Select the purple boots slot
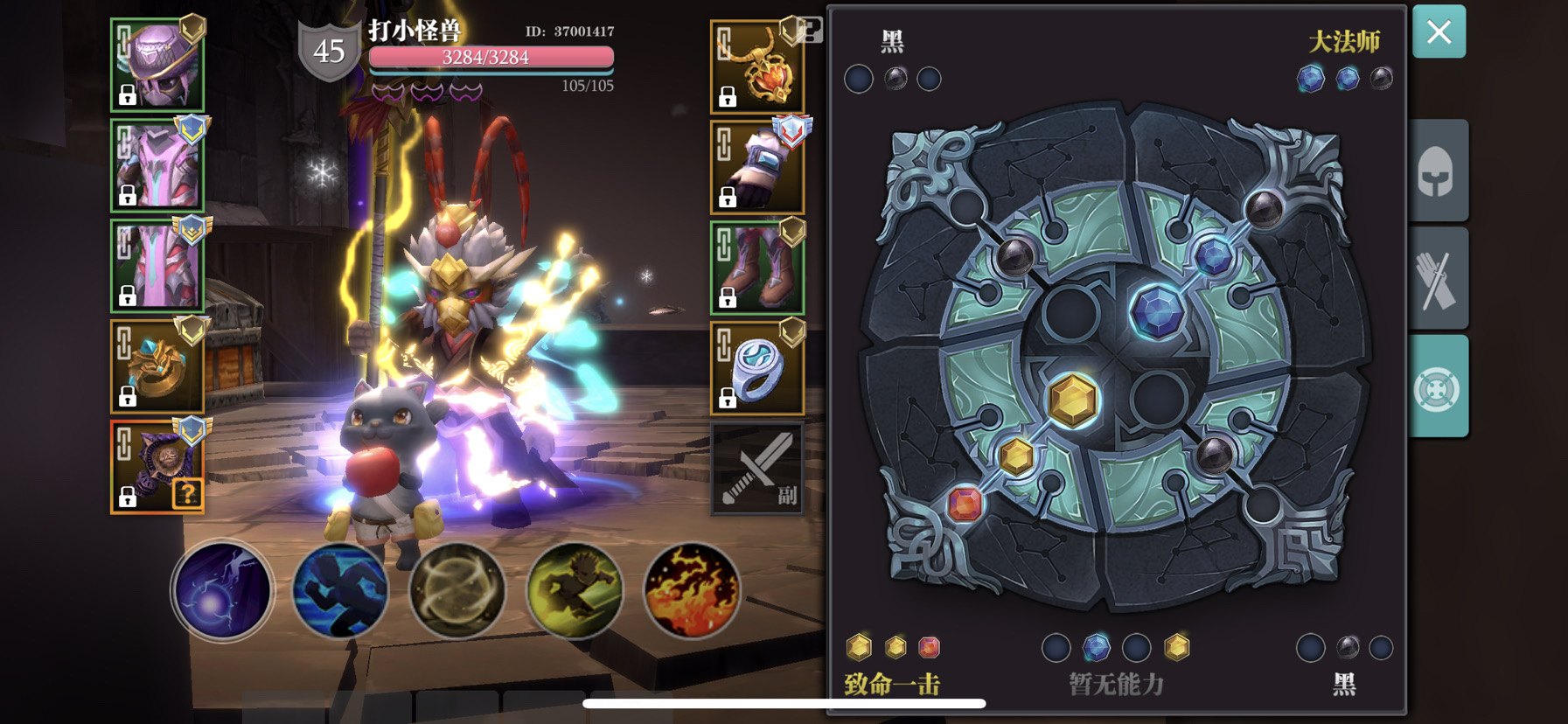This screenshot has width=1568, height=724. [757, 268]
